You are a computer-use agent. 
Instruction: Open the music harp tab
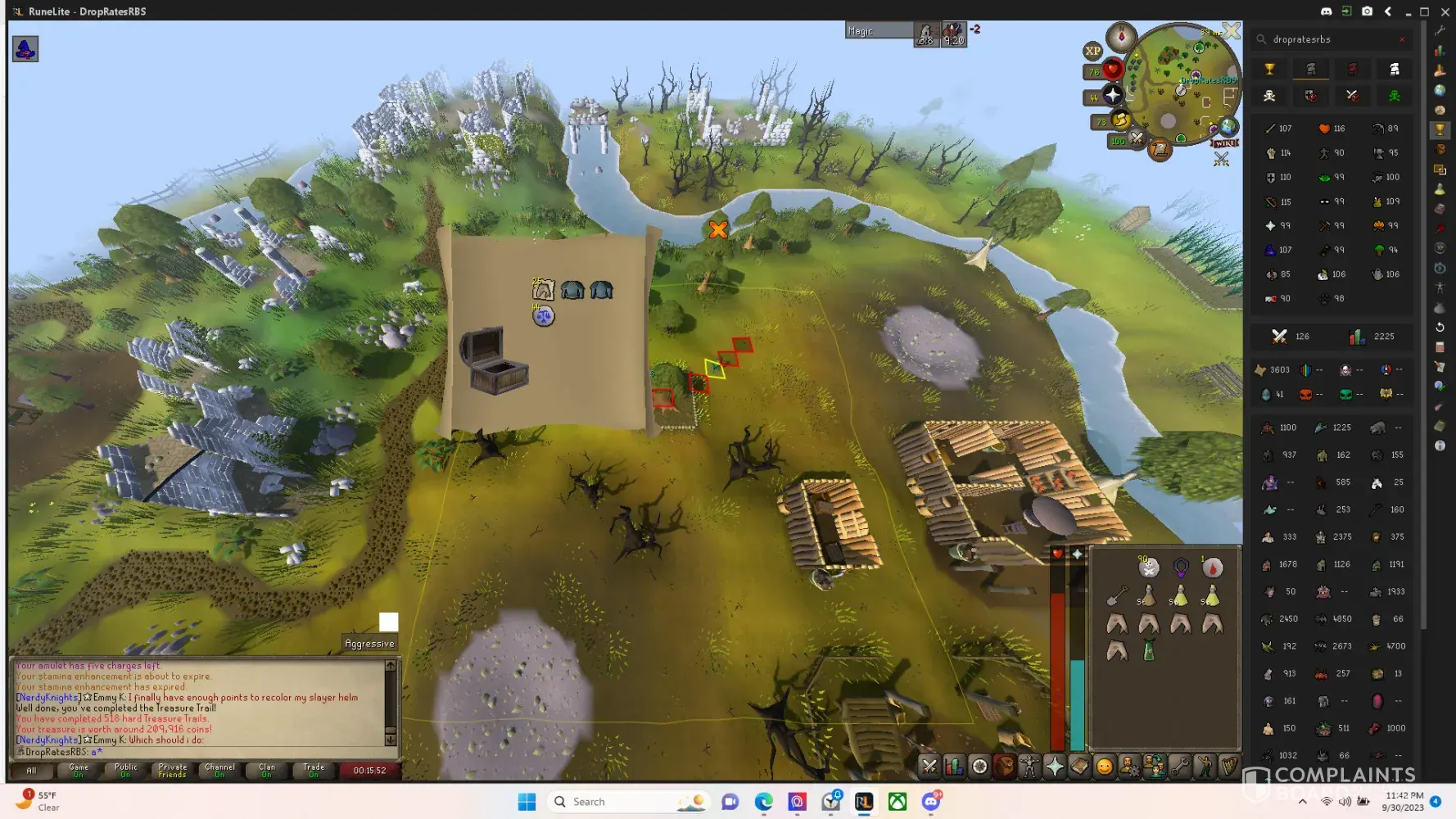tap(1229, 767)
